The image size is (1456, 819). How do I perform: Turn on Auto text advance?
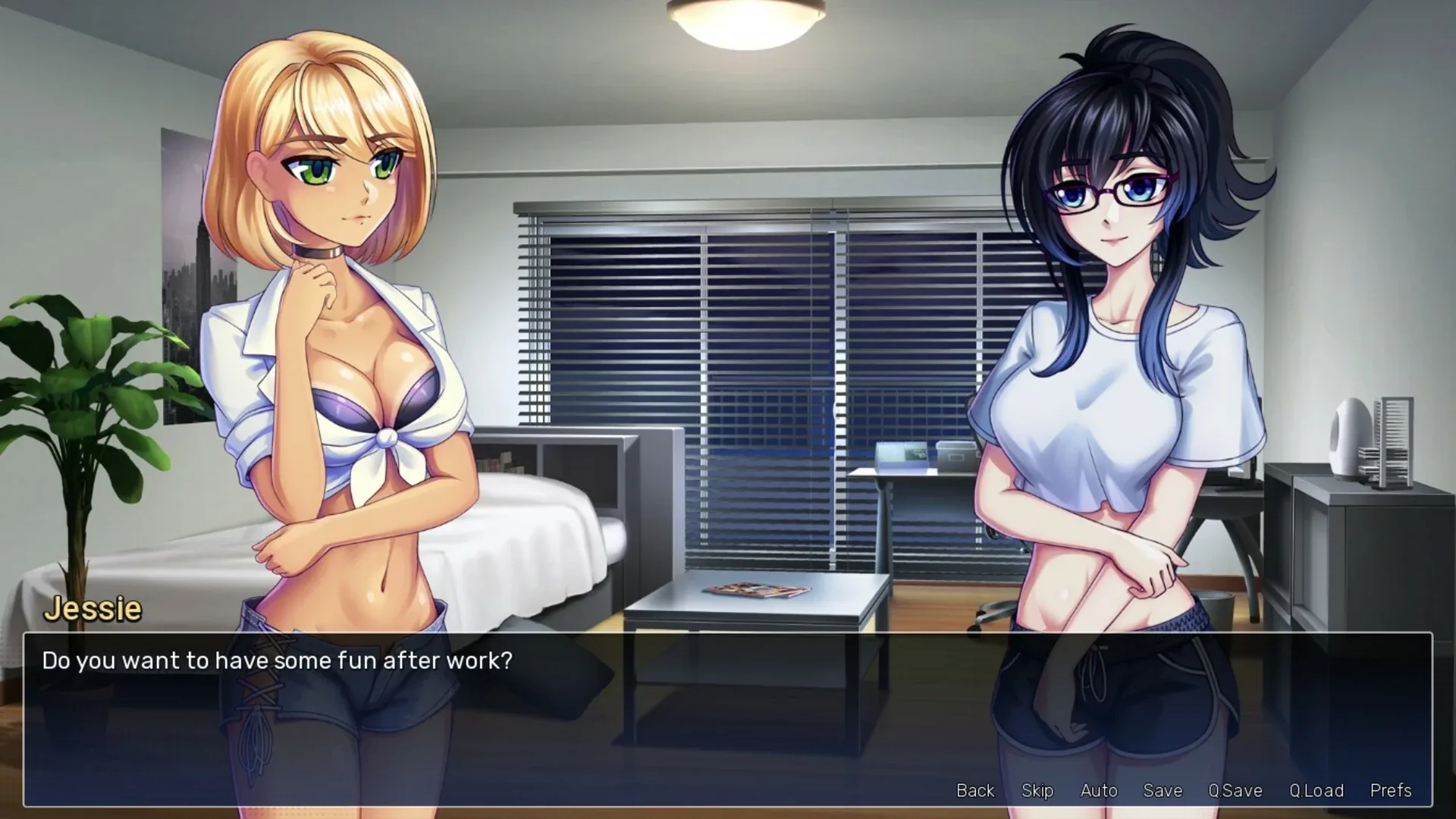[x=1100, y=790]
